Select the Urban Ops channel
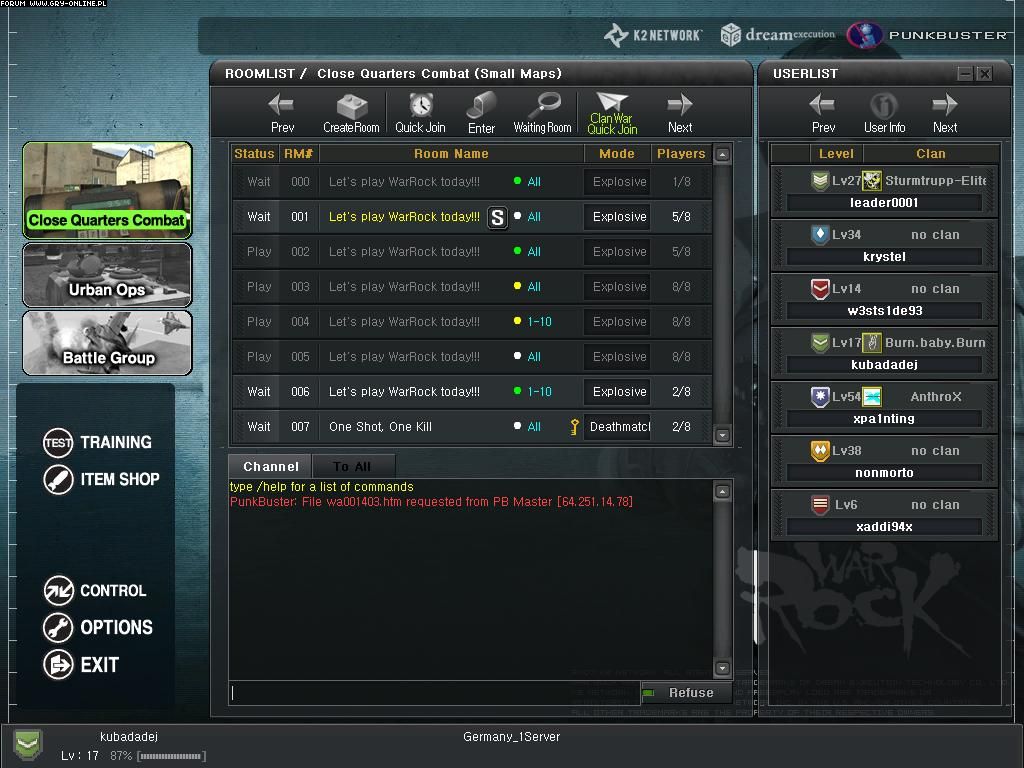 107,275
